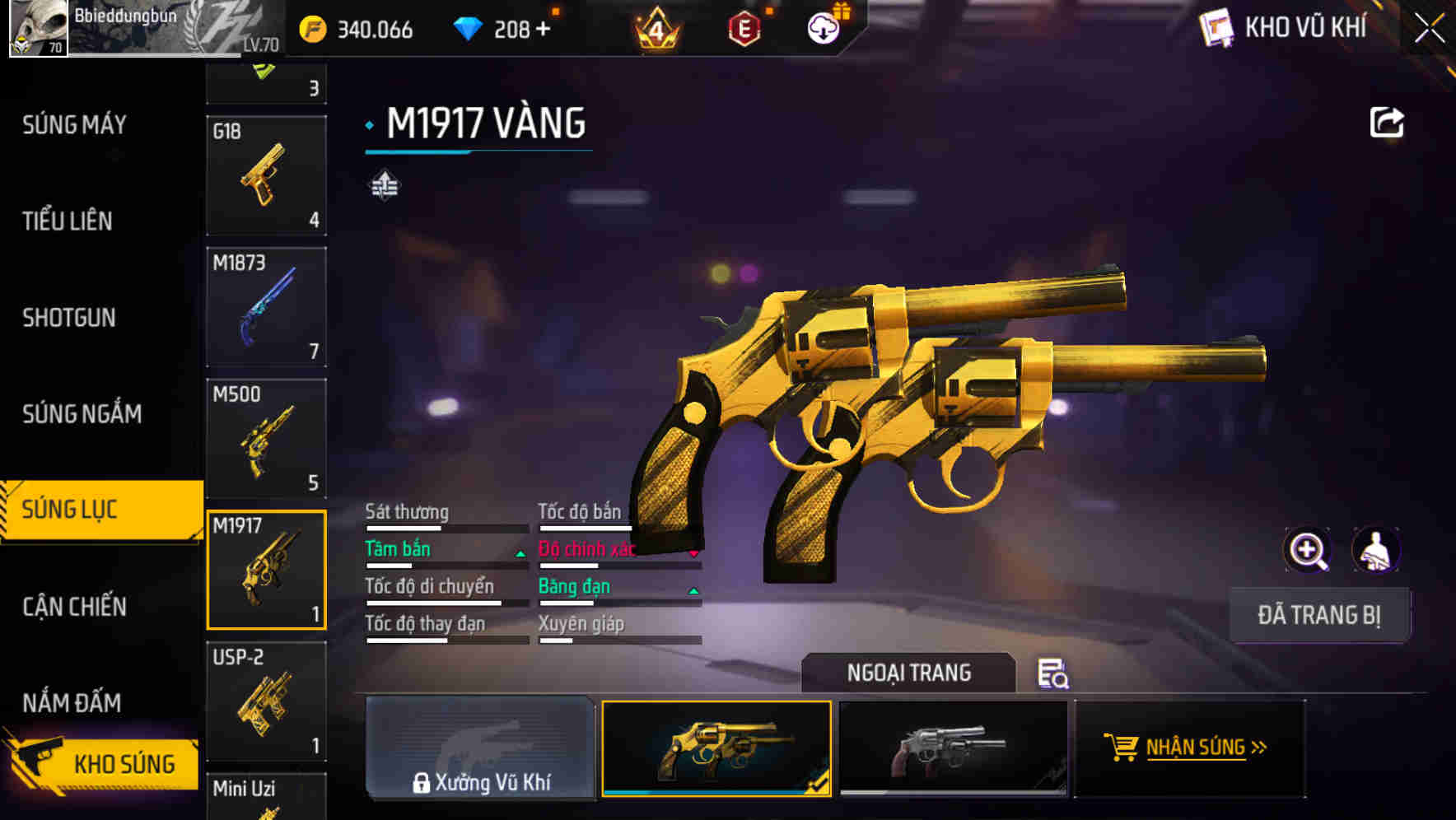Viewport: 1456px width, 820px height.
Task: Select the Súng Máy category
Action: click(74, 125)
